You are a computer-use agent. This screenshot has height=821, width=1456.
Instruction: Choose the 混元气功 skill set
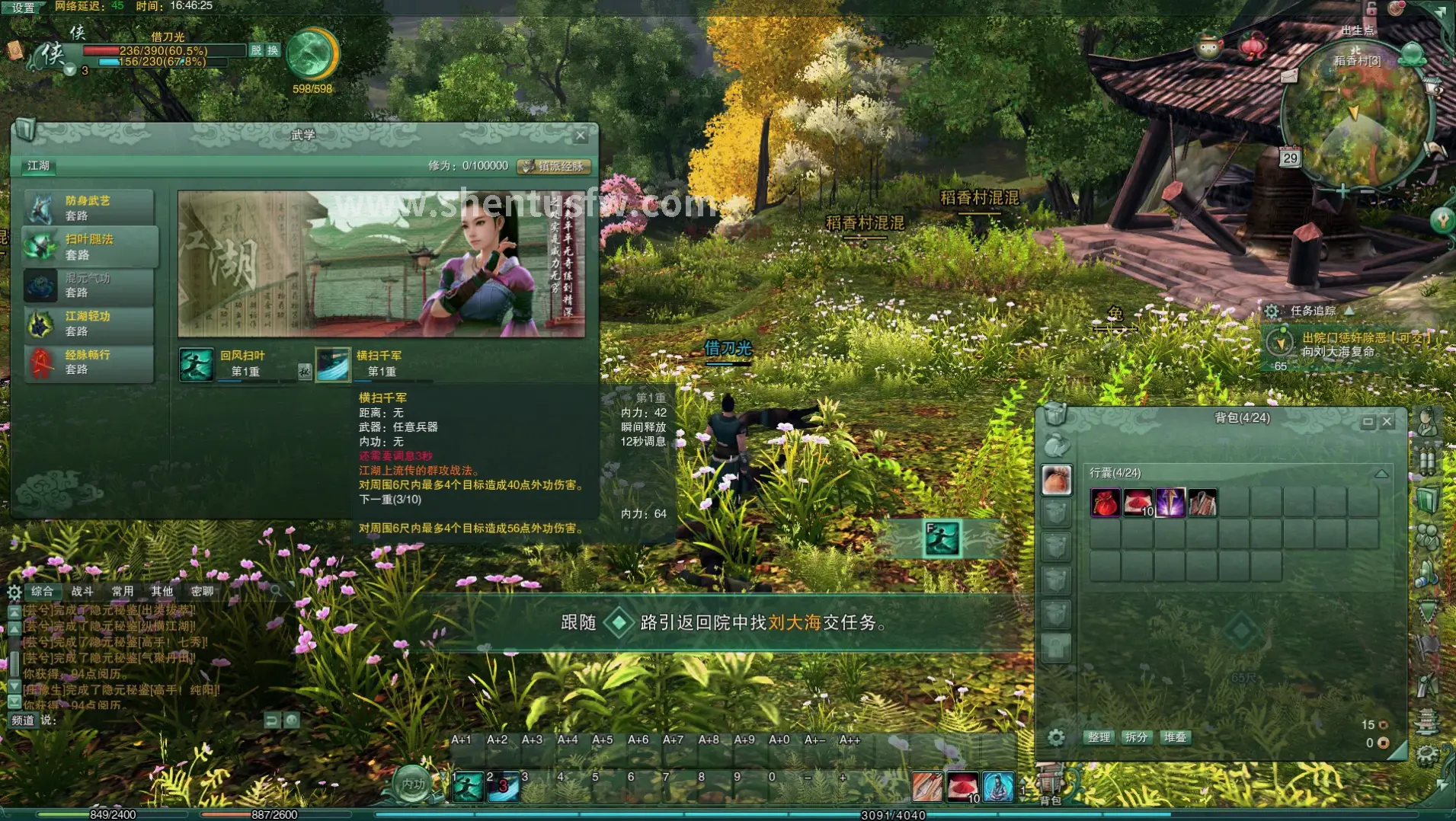(x=89, y=285)
